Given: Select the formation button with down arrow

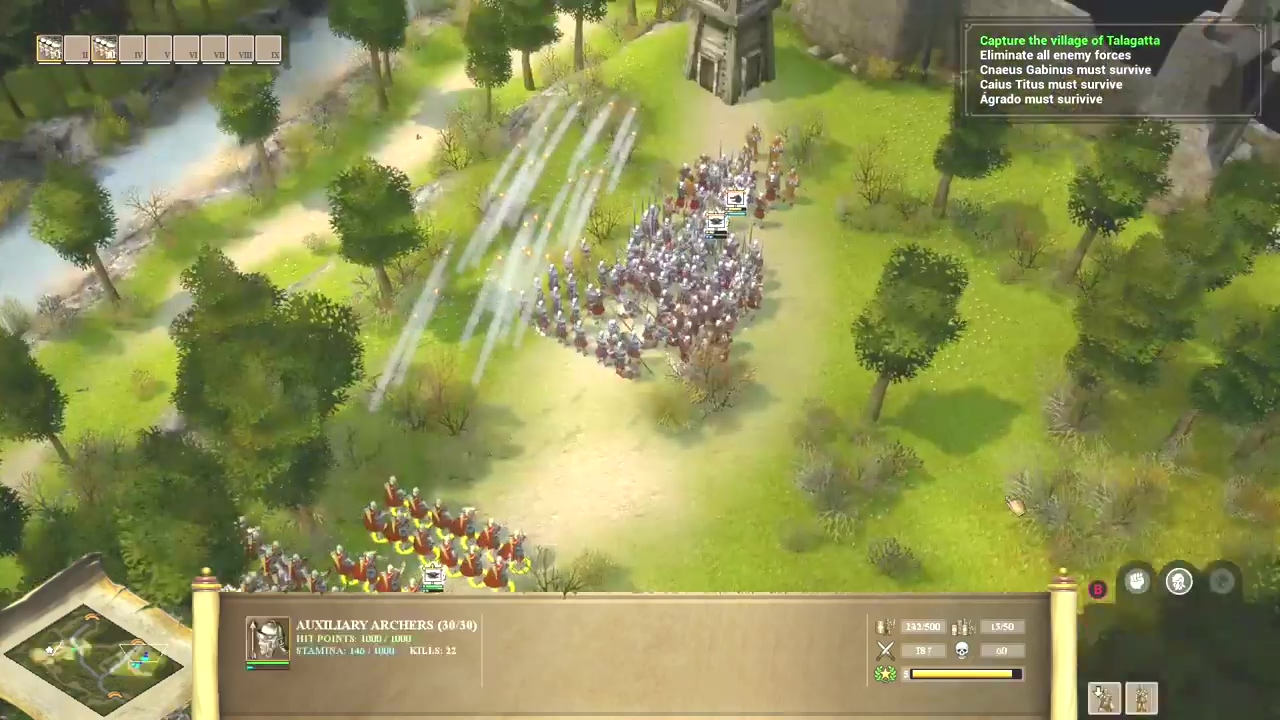Looking at the screenshot, I should (x=1104, y=697).
